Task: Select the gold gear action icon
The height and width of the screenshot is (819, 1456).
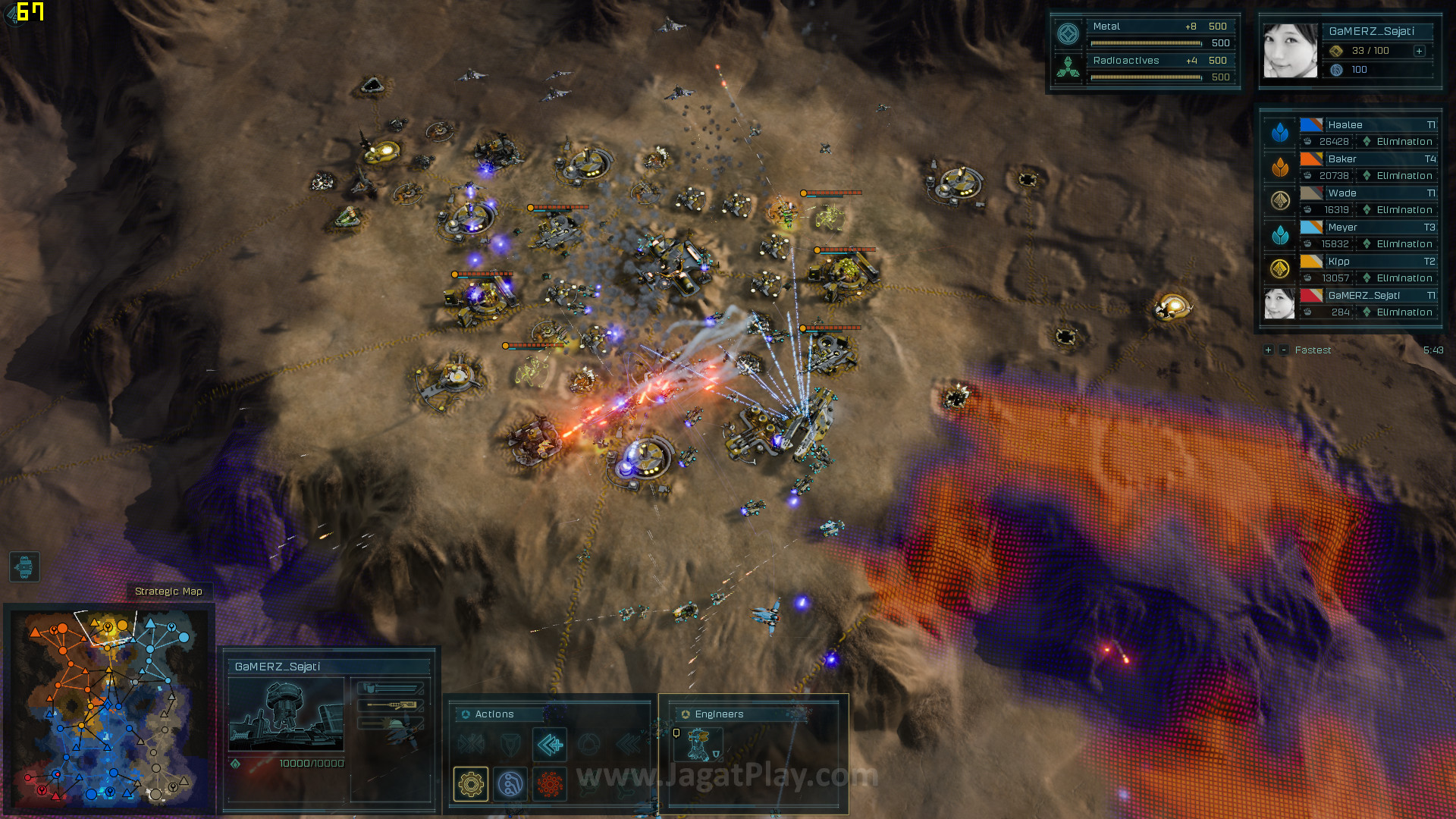Action: 471,783
